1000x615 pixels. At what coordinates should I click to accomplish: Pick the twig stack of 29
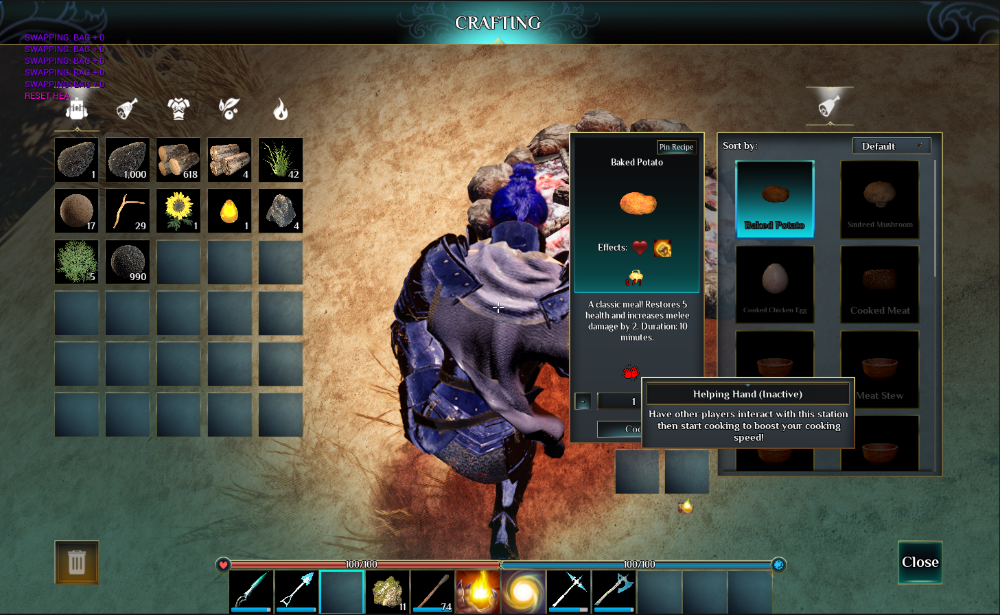click(128, 211)
